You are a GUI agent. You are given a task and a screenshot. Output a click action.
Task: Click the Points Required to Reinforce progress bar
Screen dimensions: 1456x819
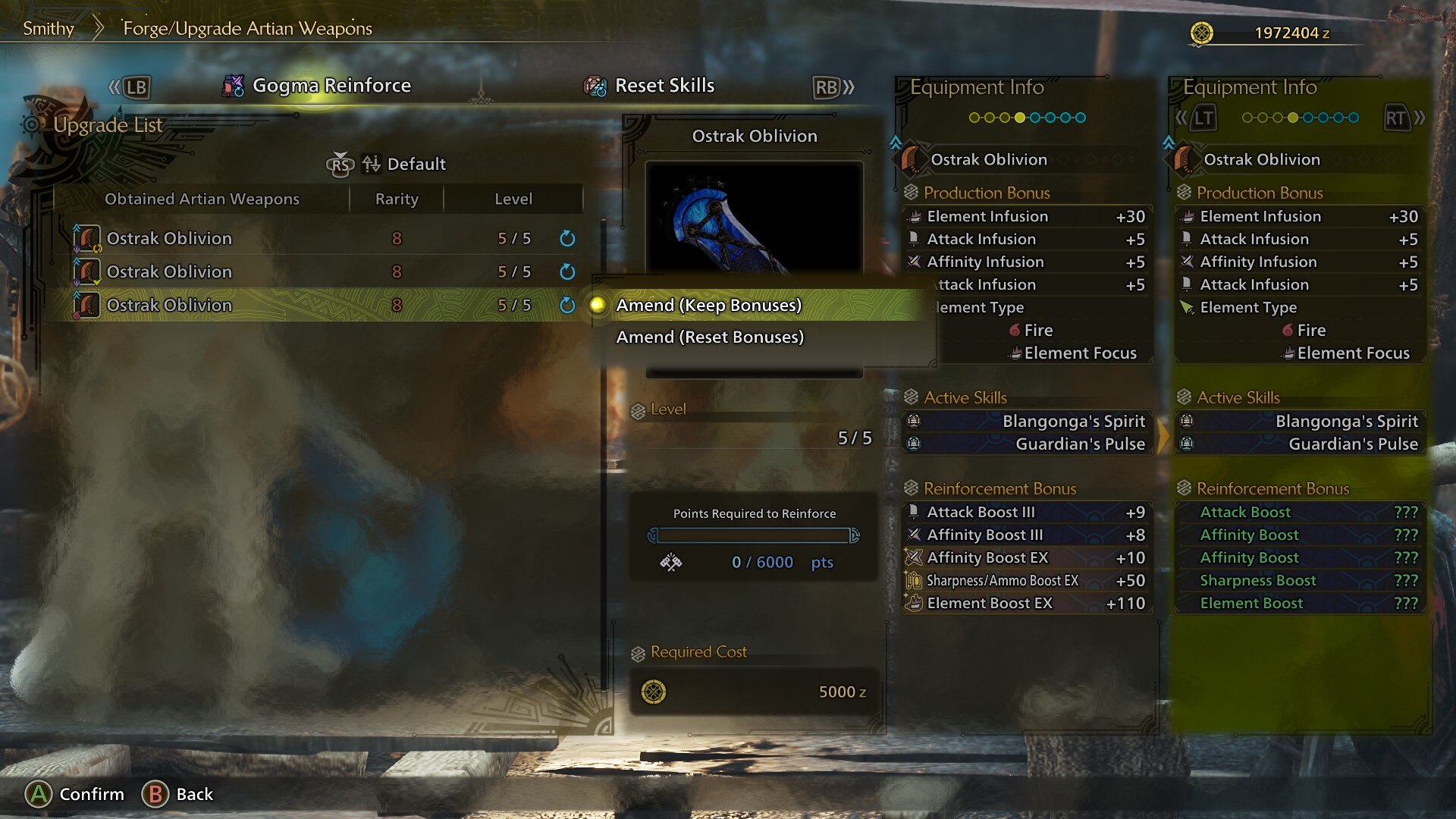tap(755, 536)
